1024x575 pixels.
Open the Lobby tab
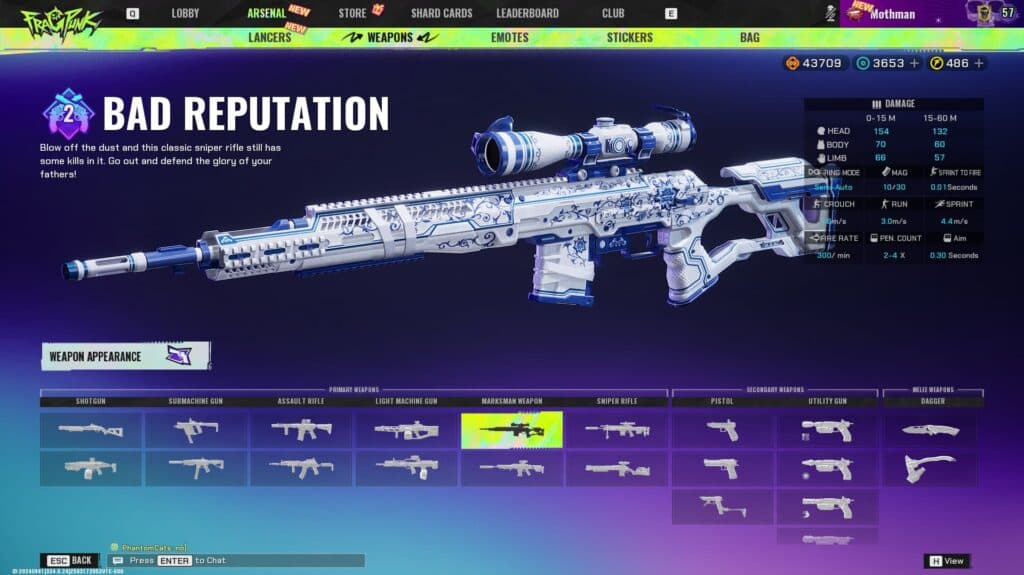(185, 13)
